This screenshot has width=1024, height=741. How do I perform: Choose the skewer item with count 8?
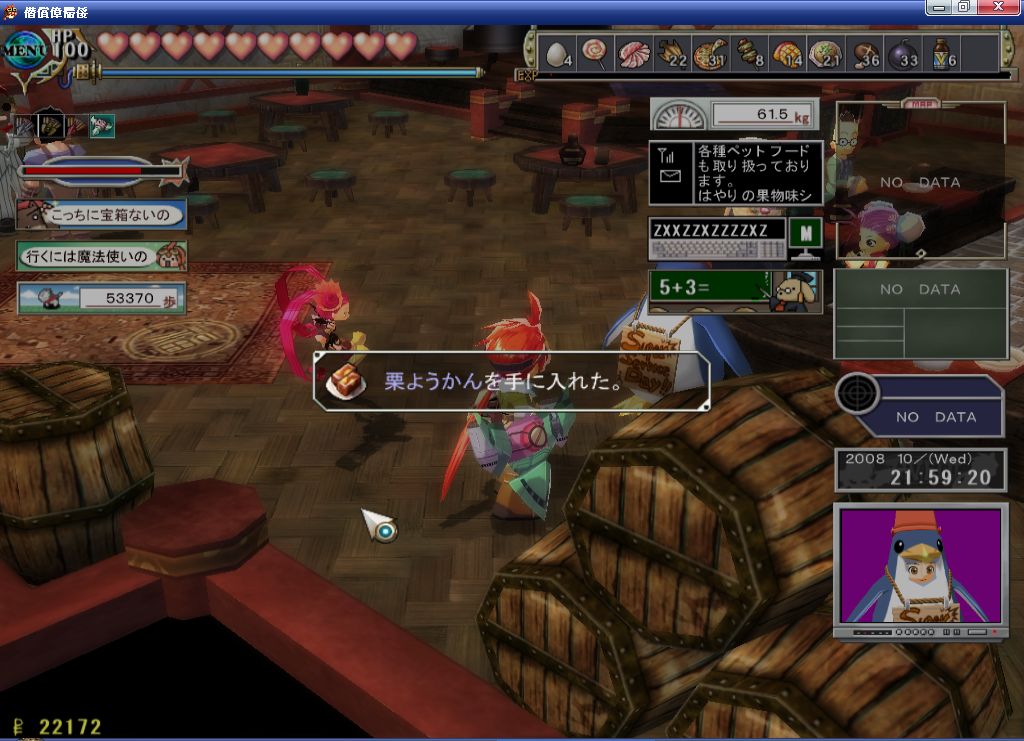tap(749, 54)
